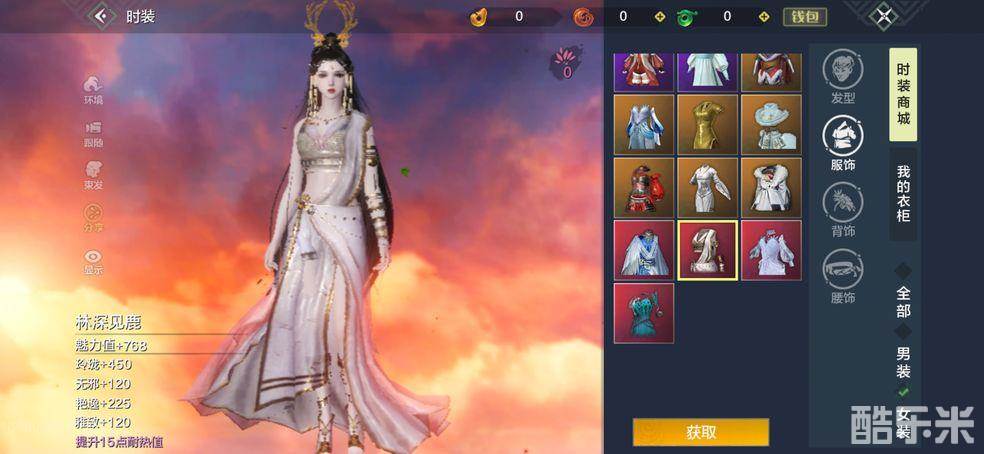Close the fashion screen with the X

click(882, 16)
